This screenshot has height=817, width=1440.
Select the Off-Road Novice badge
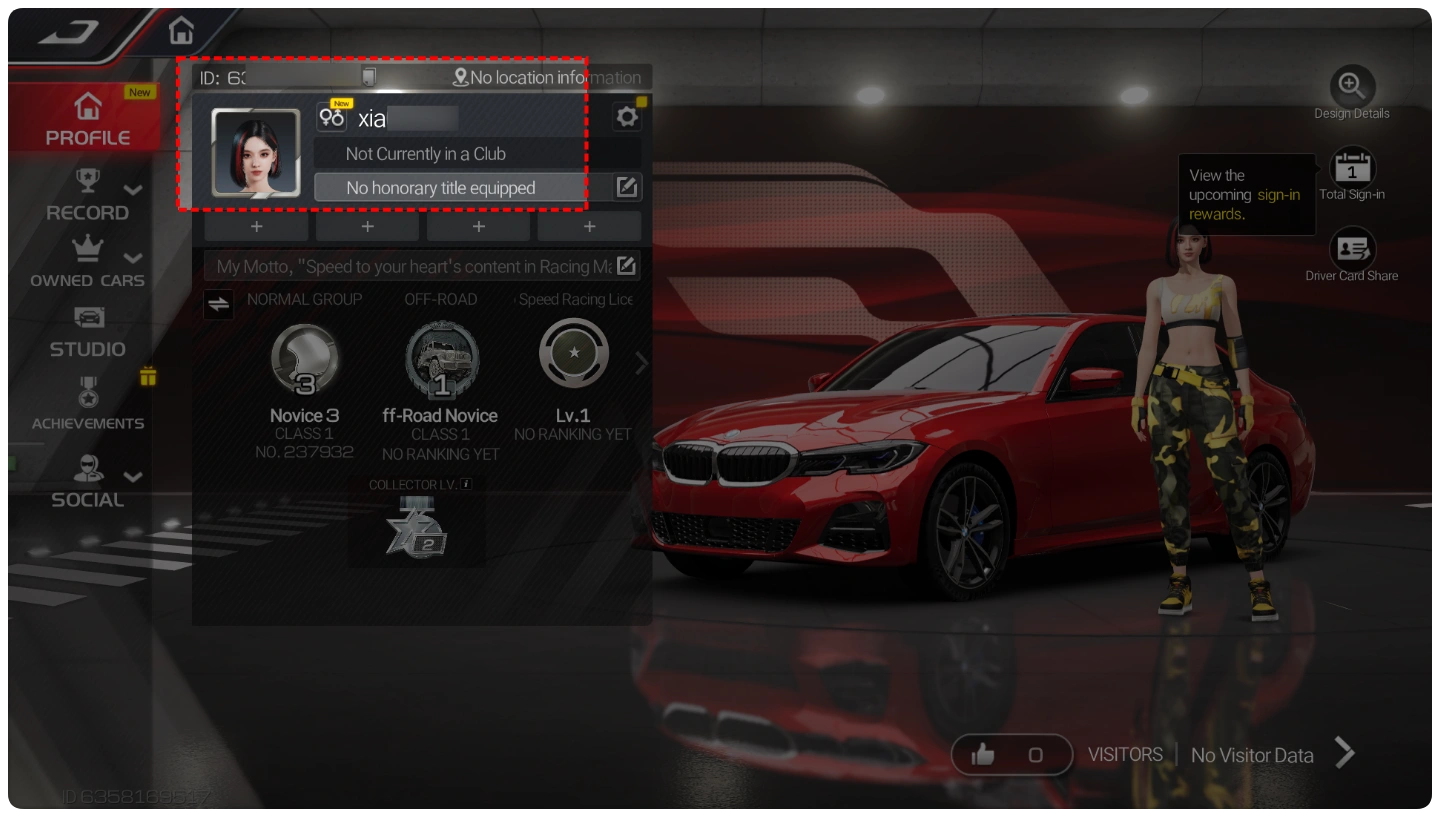click(441, 358)
